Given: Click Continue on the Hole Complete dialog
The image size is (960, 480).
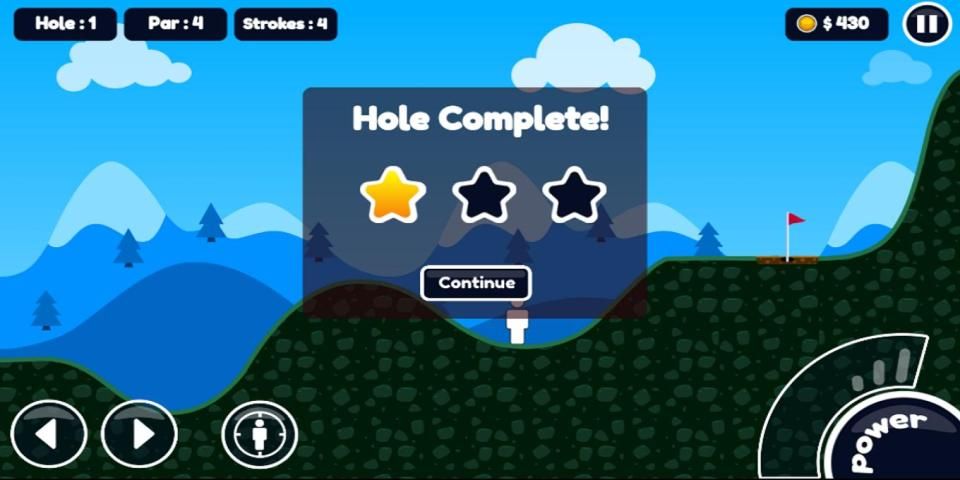Looking at the screenshot, I should (x=476, y=283).
